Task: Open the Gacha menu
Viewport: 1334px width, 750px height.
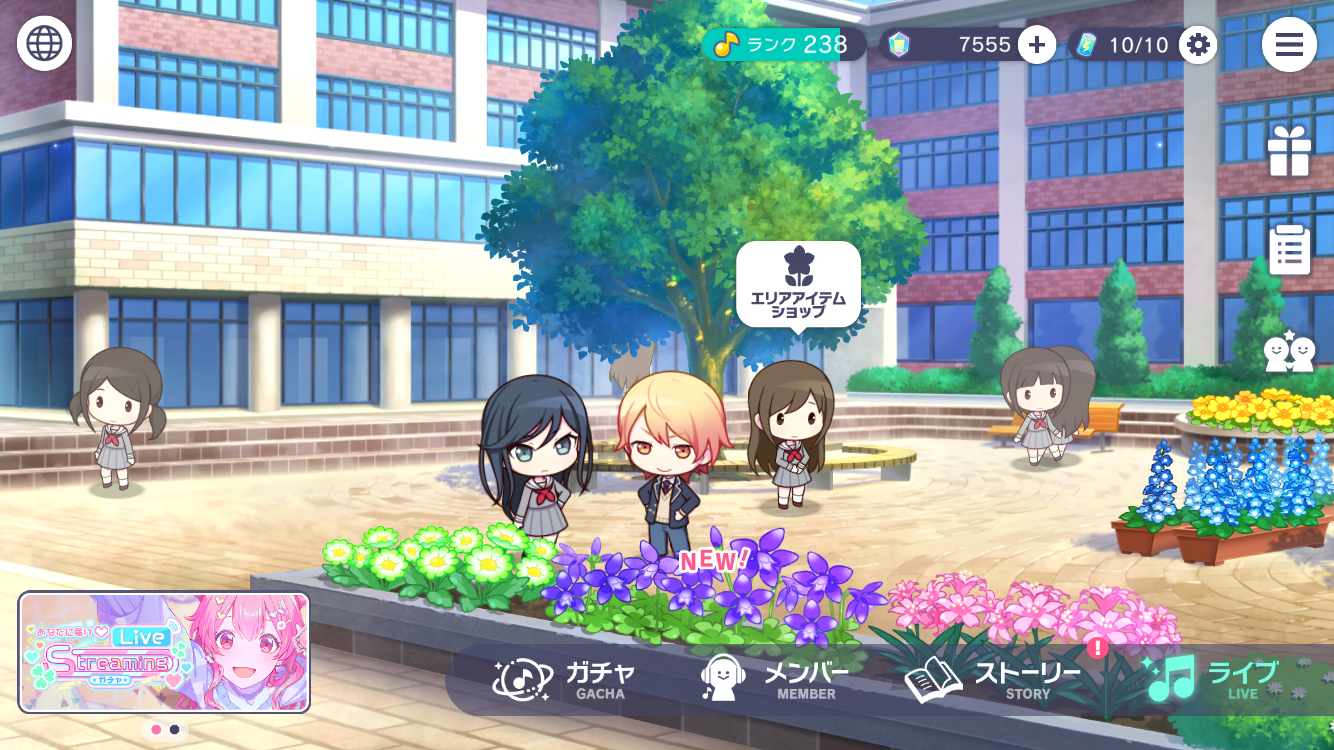Action: point(565,679)
